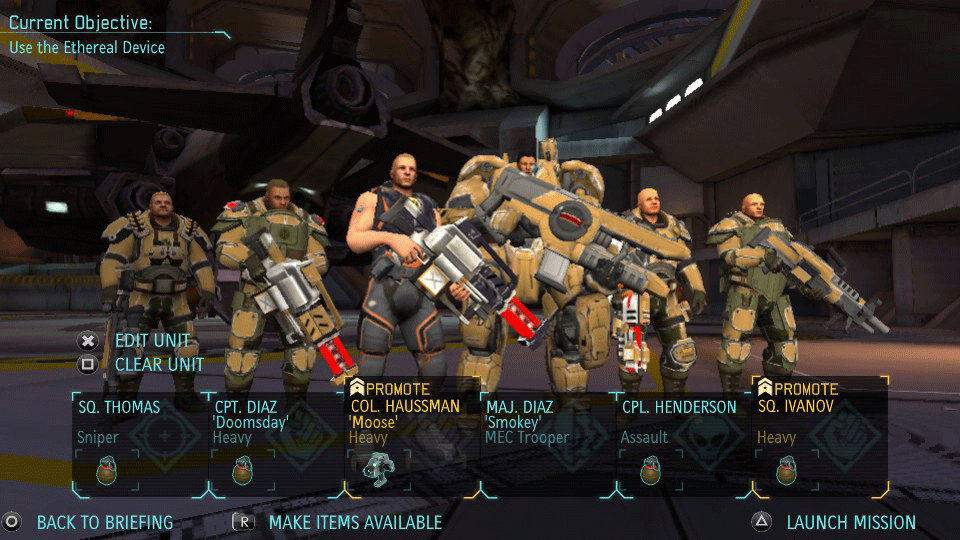Select Sq. Thomas the Sniper's unit card
Screen dimensions: 960x540
[x=140, y=422]
